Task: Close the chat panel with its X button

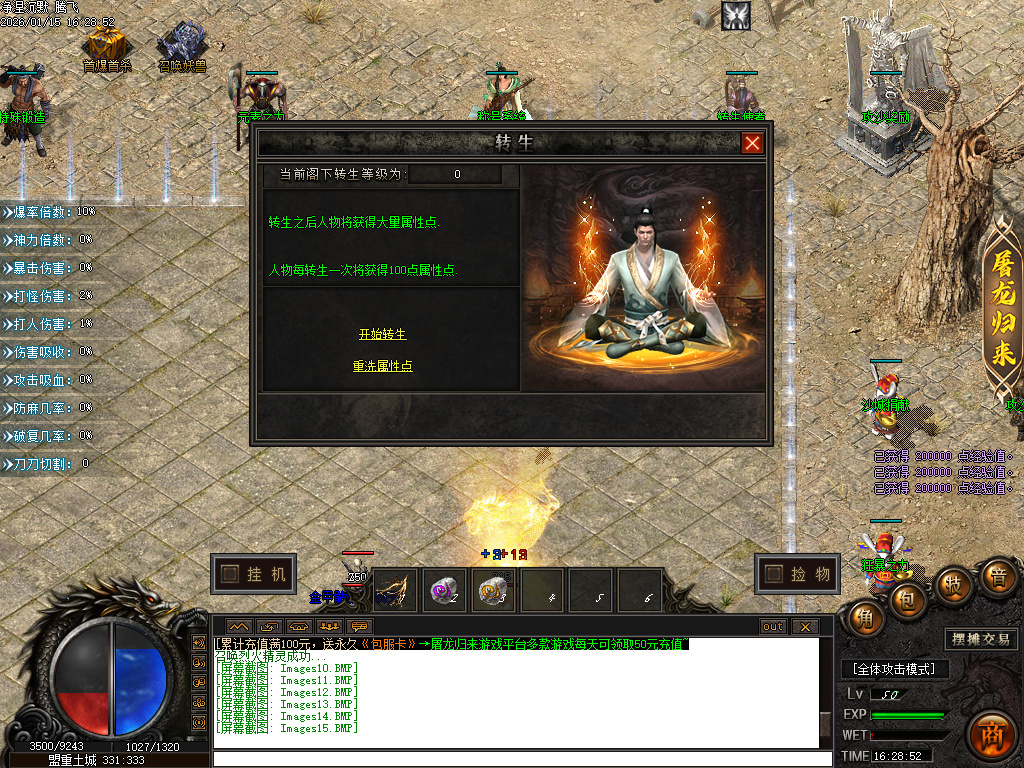Action: [804, 627]
